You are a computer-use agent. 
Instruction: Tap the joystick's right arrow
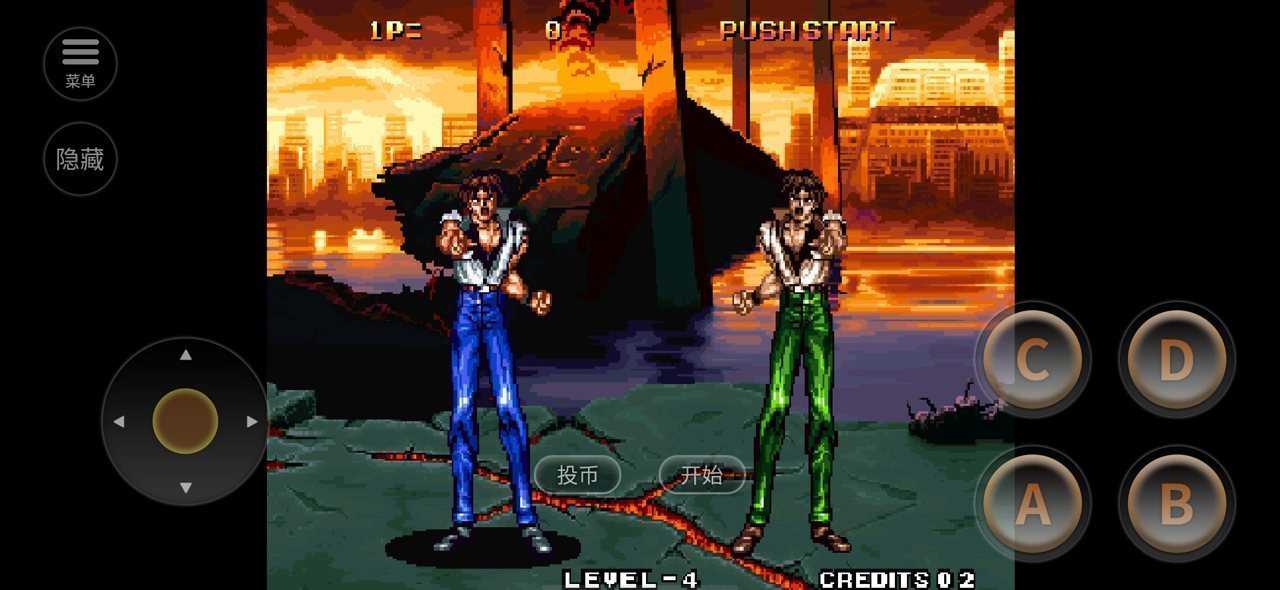coord(251,421)
